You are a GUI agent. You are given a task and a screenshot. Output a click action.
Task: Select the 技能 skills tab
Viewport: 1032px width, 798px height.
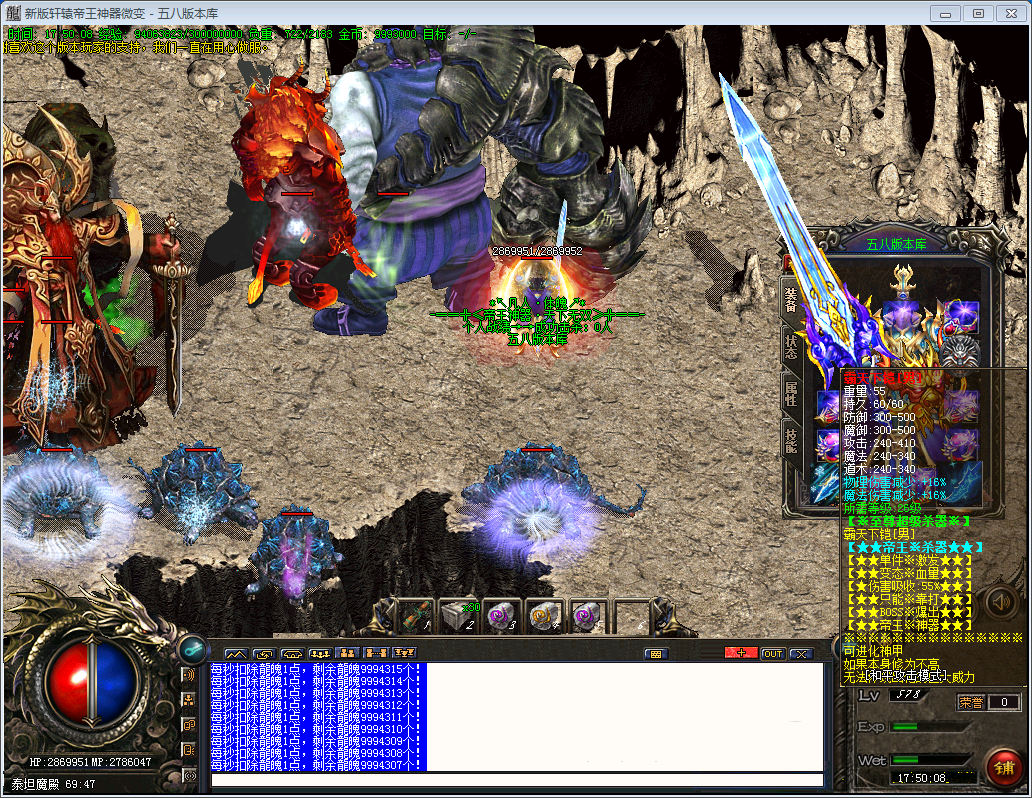coord(790,442)
